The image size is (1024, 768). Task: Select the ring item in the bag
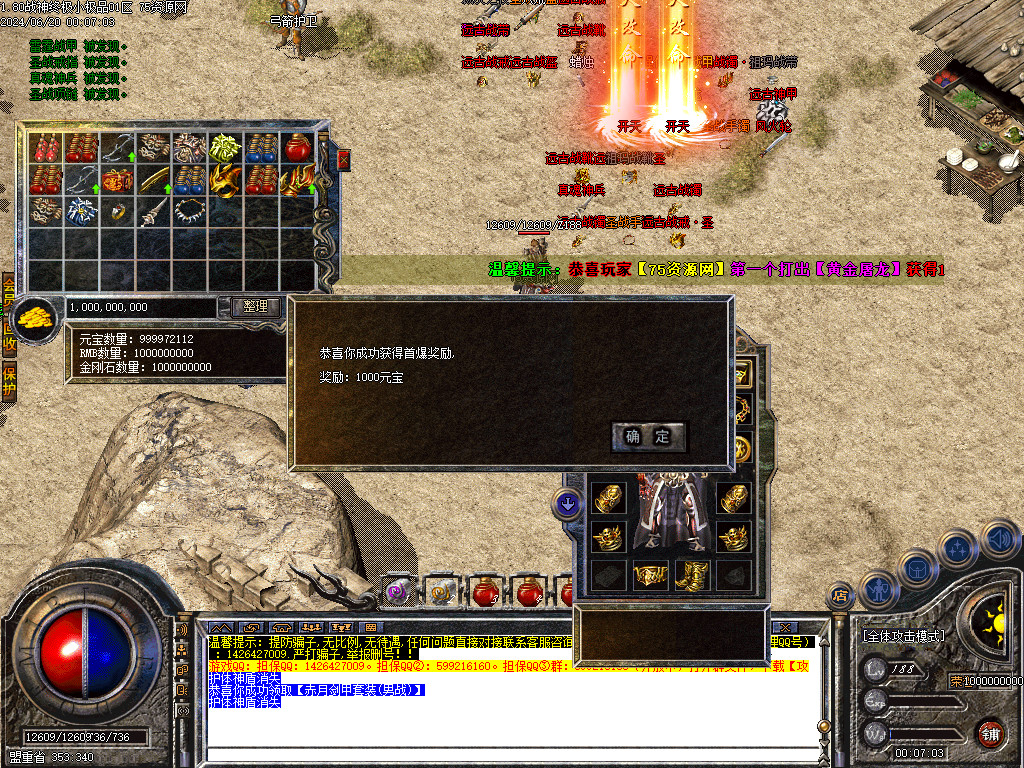(117, 212)
